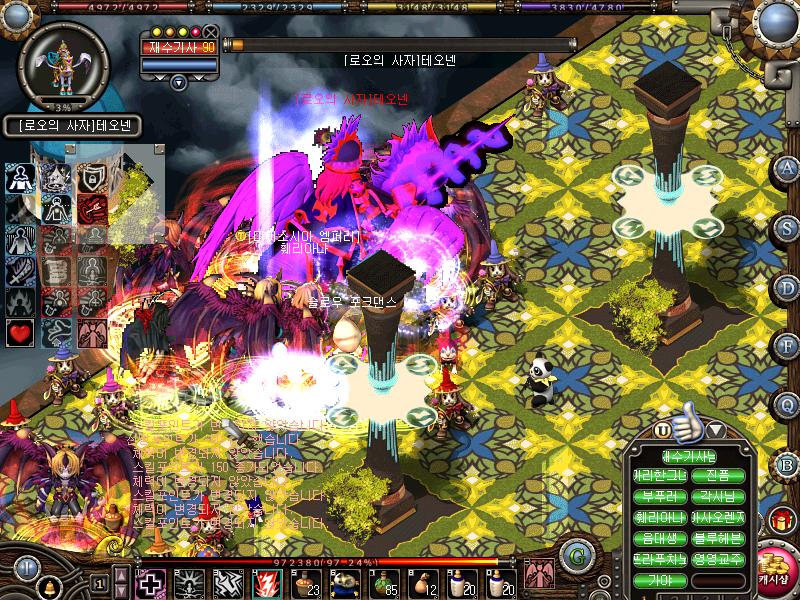800x600 pixels.
Task: Select party member 각시님 in the list
Action: pos(717,497)
